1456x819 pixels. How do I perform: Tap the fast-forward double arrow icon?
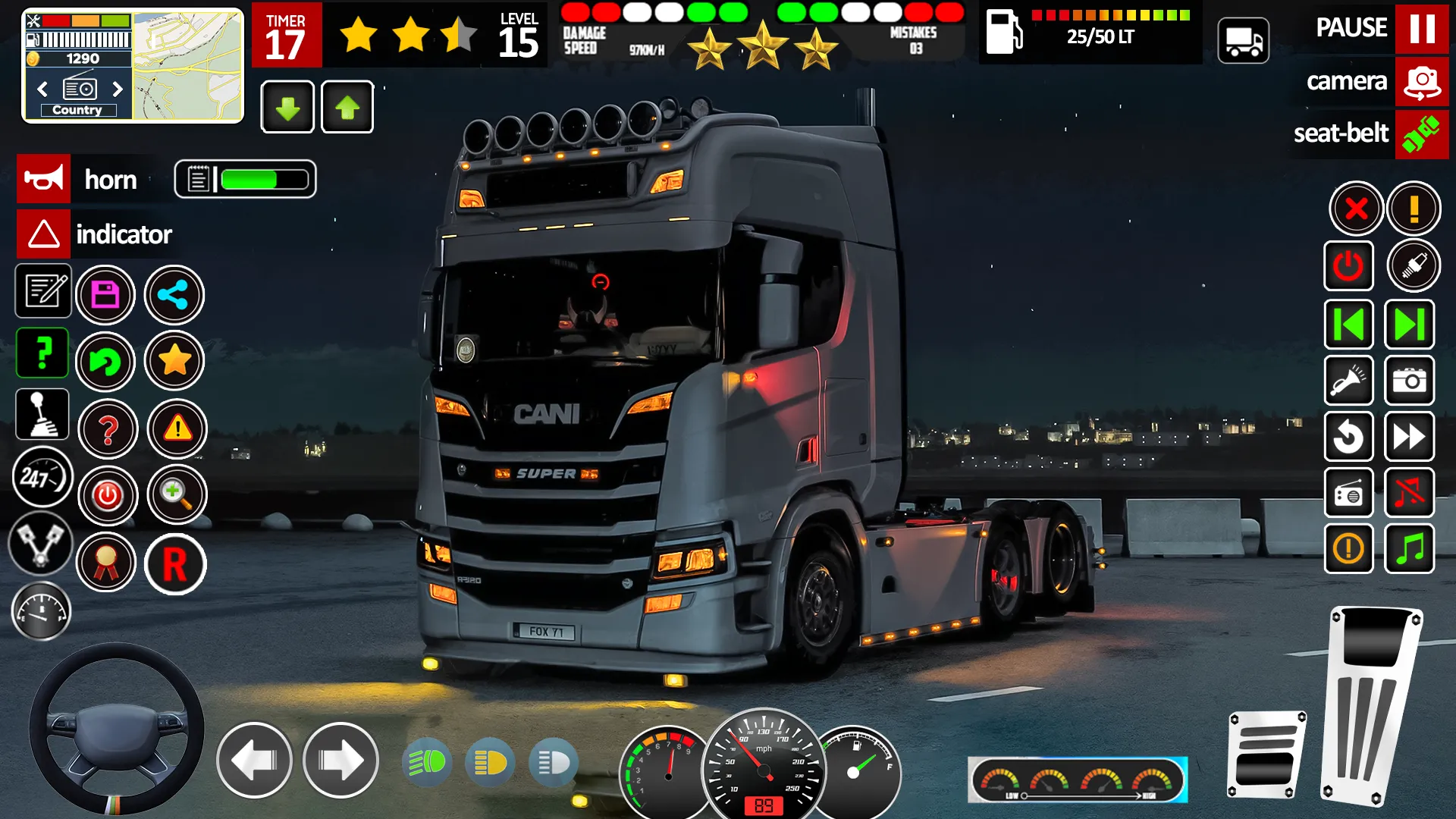click(x=1410, y=436)
